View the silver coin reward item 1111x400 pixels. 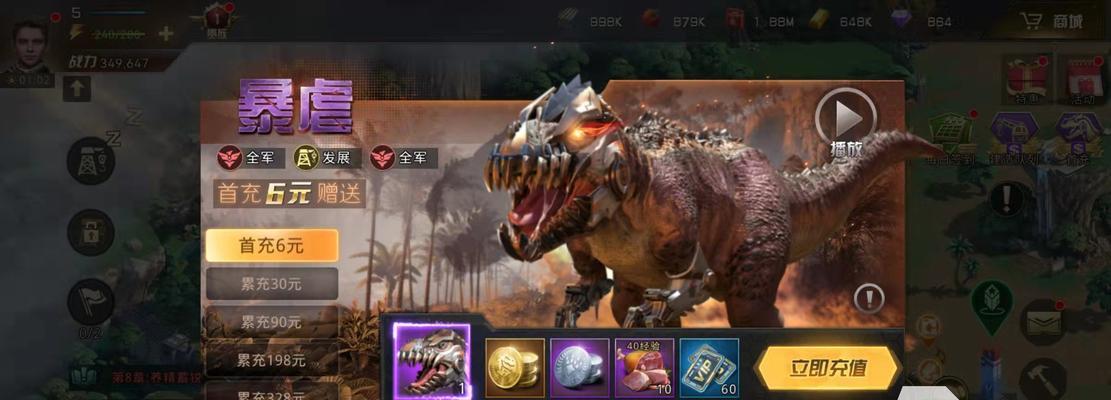(580, 368)
